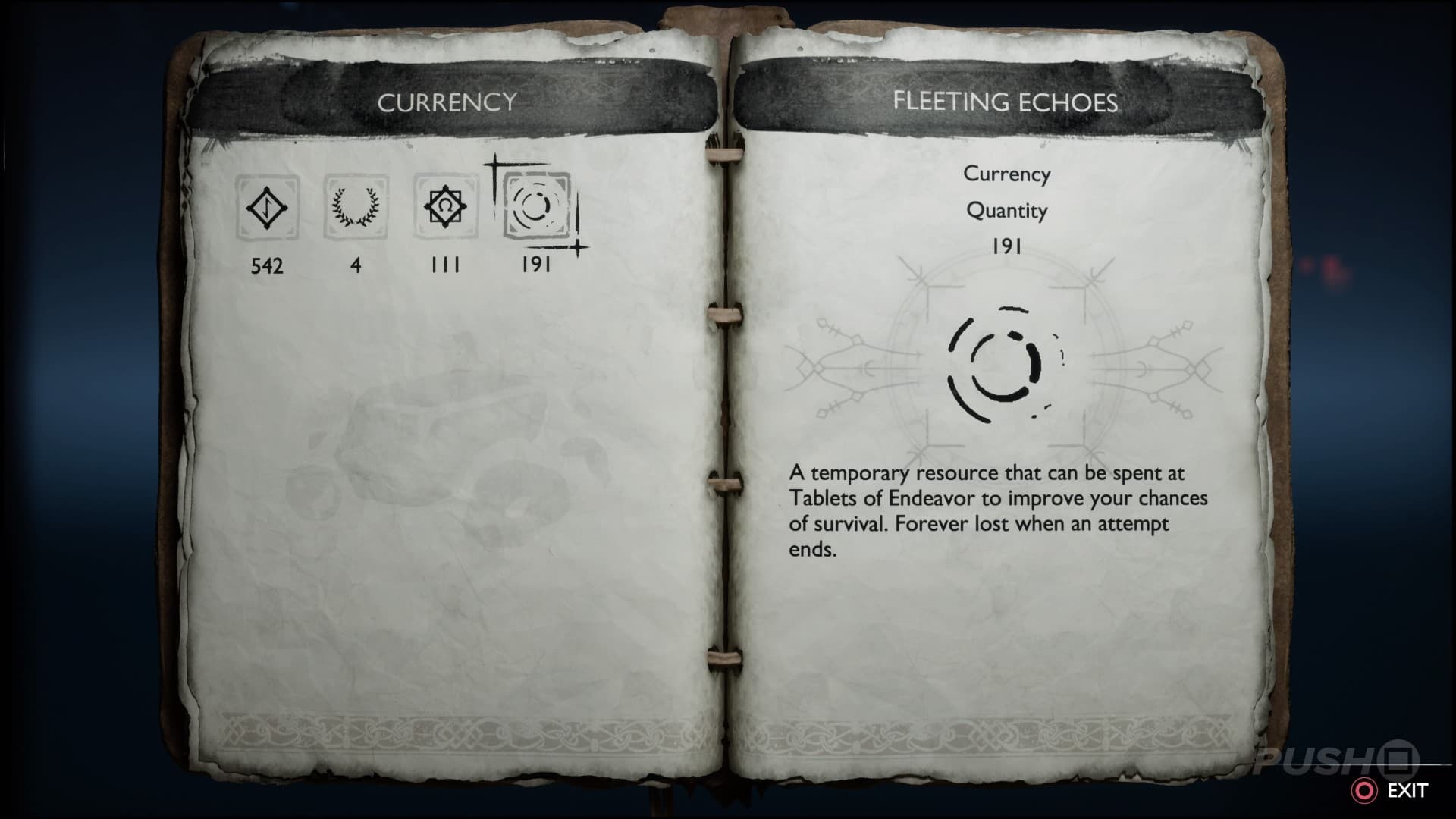Click the Currency label on right page
Image resolution: width=1456 pixels, height=819 pixels.
[1007, 174]
